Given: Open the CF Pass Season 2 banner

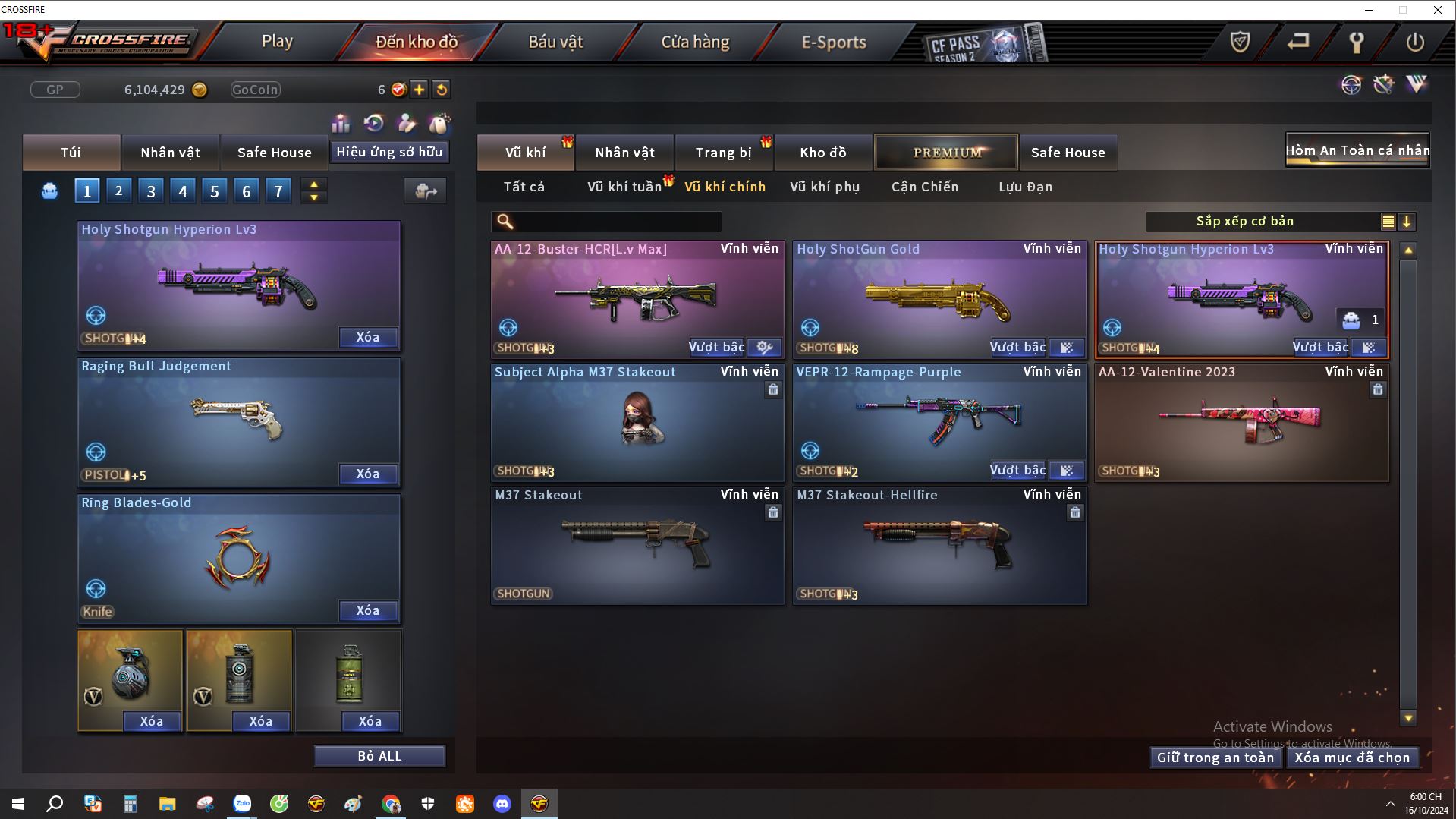Looking at the screenshot, I should click(983, 44).
